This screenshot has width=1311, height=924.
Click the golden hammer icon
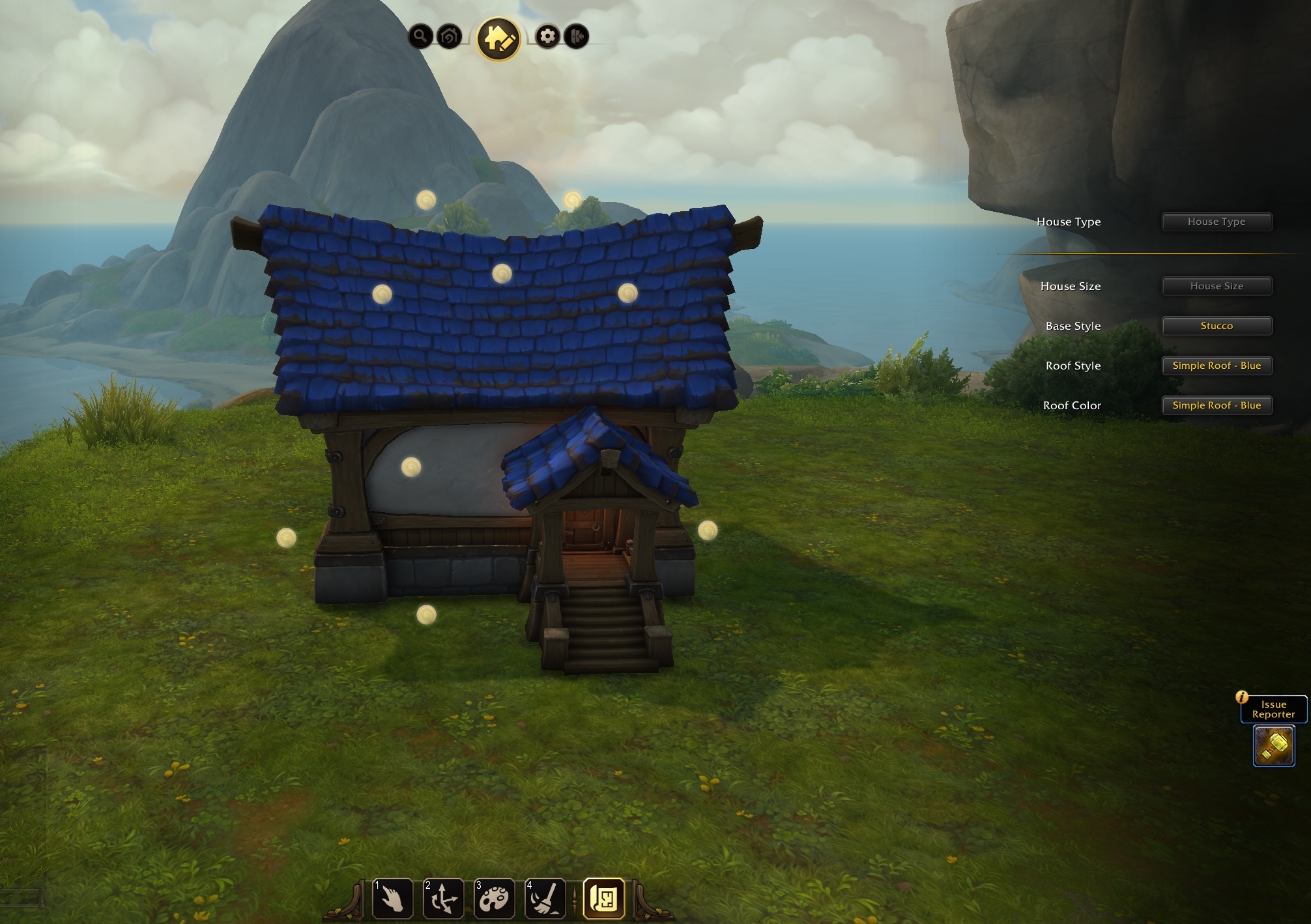1274,746
